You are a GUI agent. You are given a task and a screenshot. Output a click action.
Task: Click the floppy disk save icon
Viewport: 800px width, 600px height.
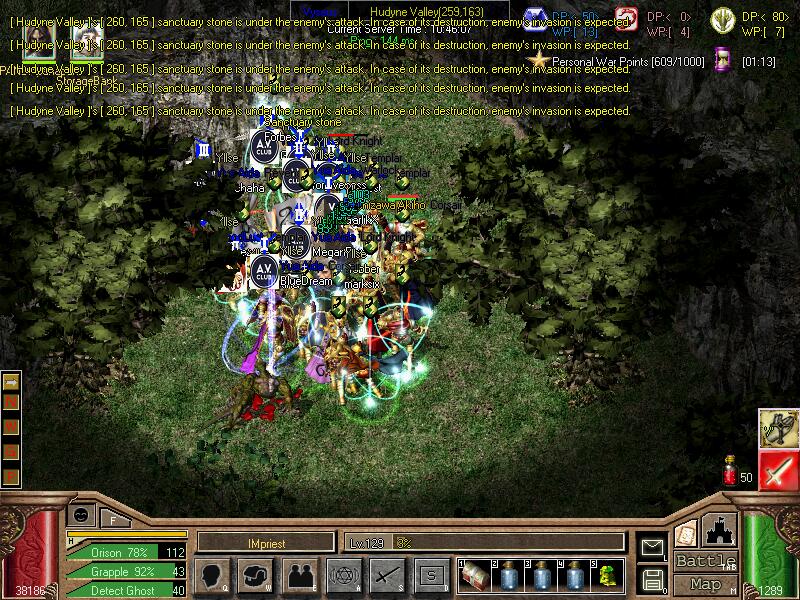652,578
